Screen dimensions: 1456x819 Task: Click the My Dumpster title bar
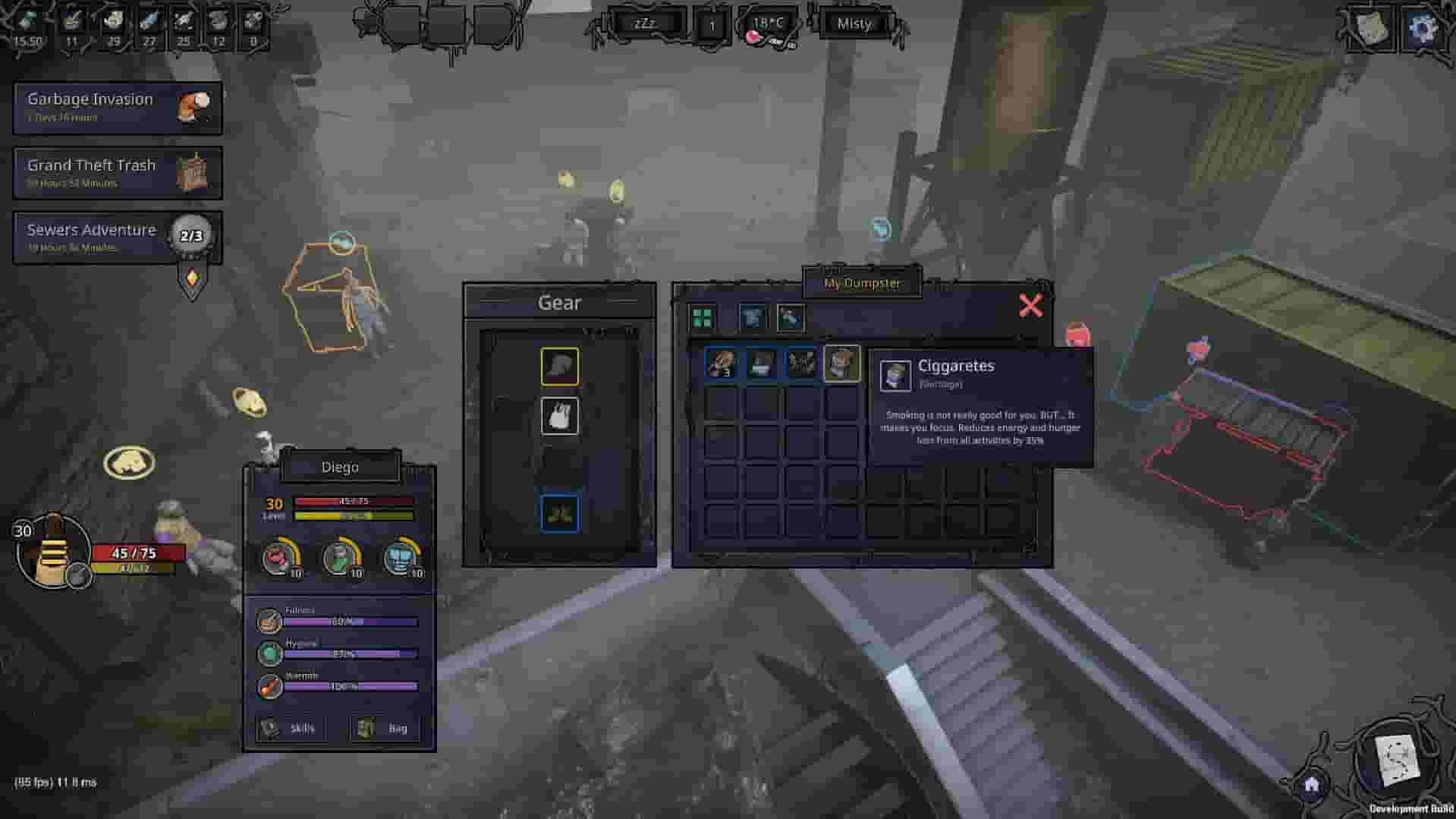(863, 284)
